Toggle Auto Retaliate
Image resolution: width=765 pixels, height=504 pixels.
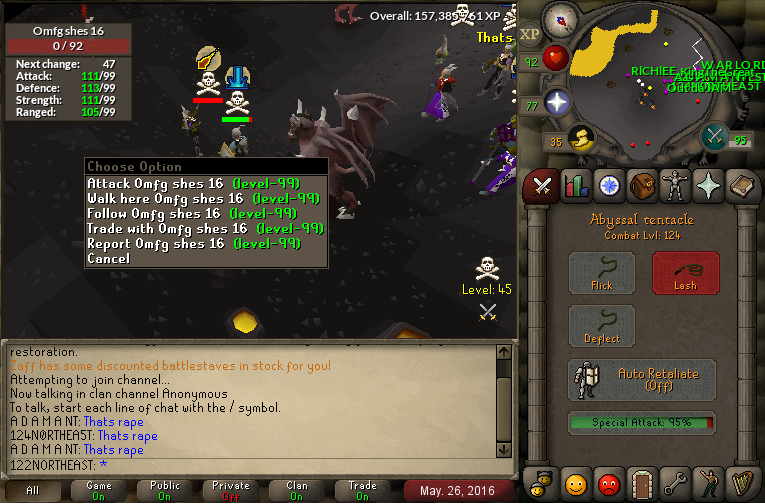pos(642,380)
